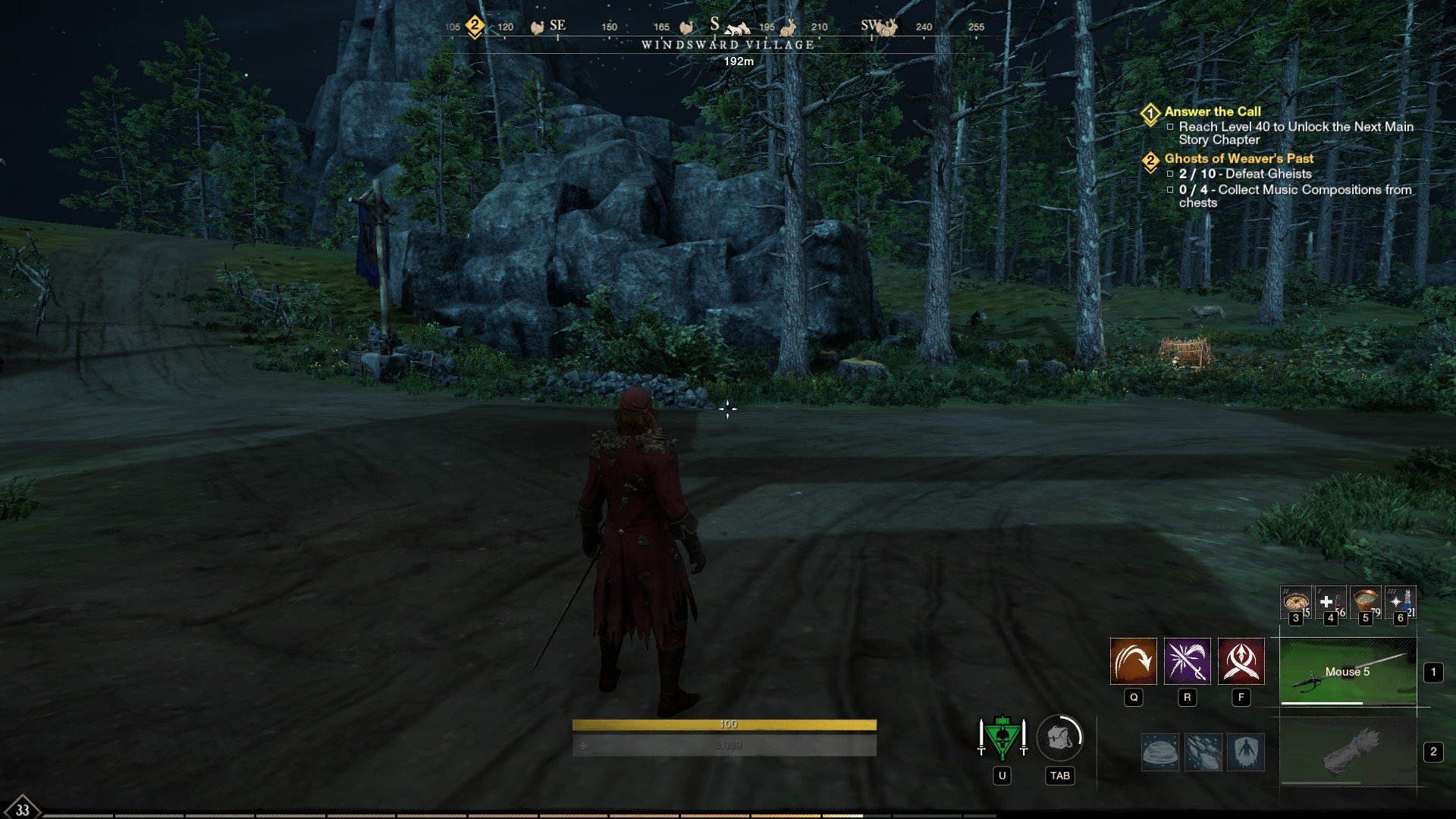This screenshot has width=1456, height=819.
Task: Consume the copper pot soup item
Action: coord(1365,603)
